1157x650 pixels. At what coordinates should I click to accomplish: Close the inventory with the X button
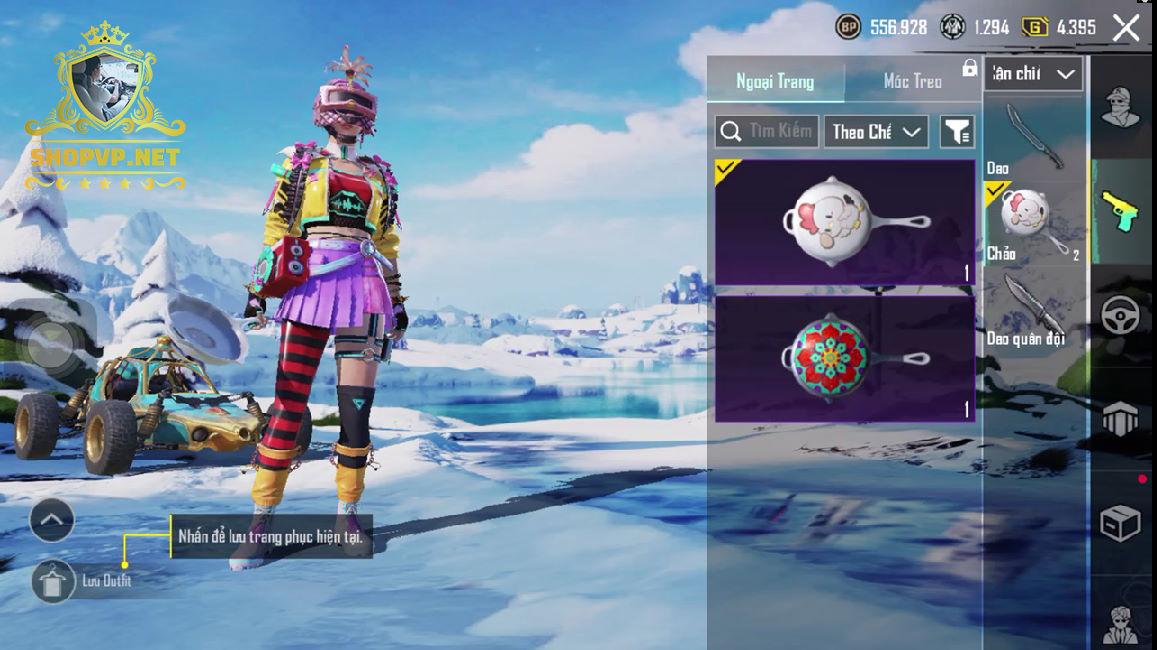pyautogui.click(x=1126, y=28)
